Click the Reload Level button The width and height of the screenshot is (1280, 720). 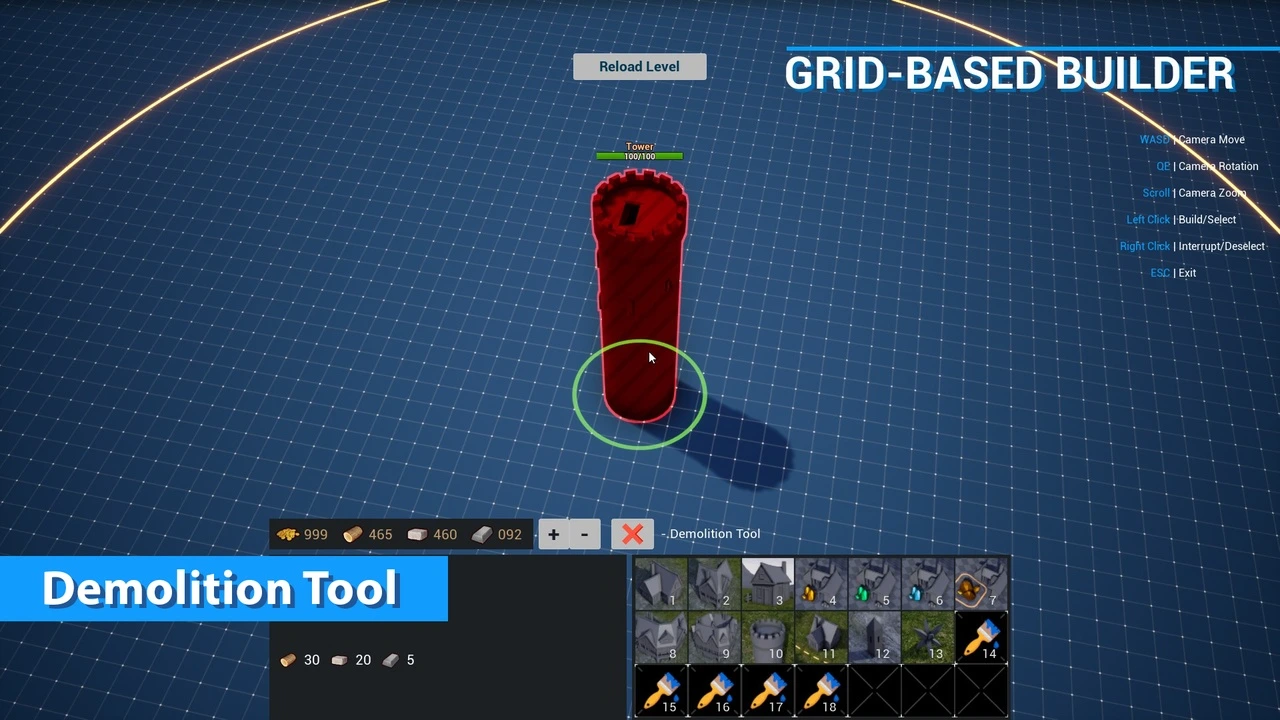pos(640,67)
